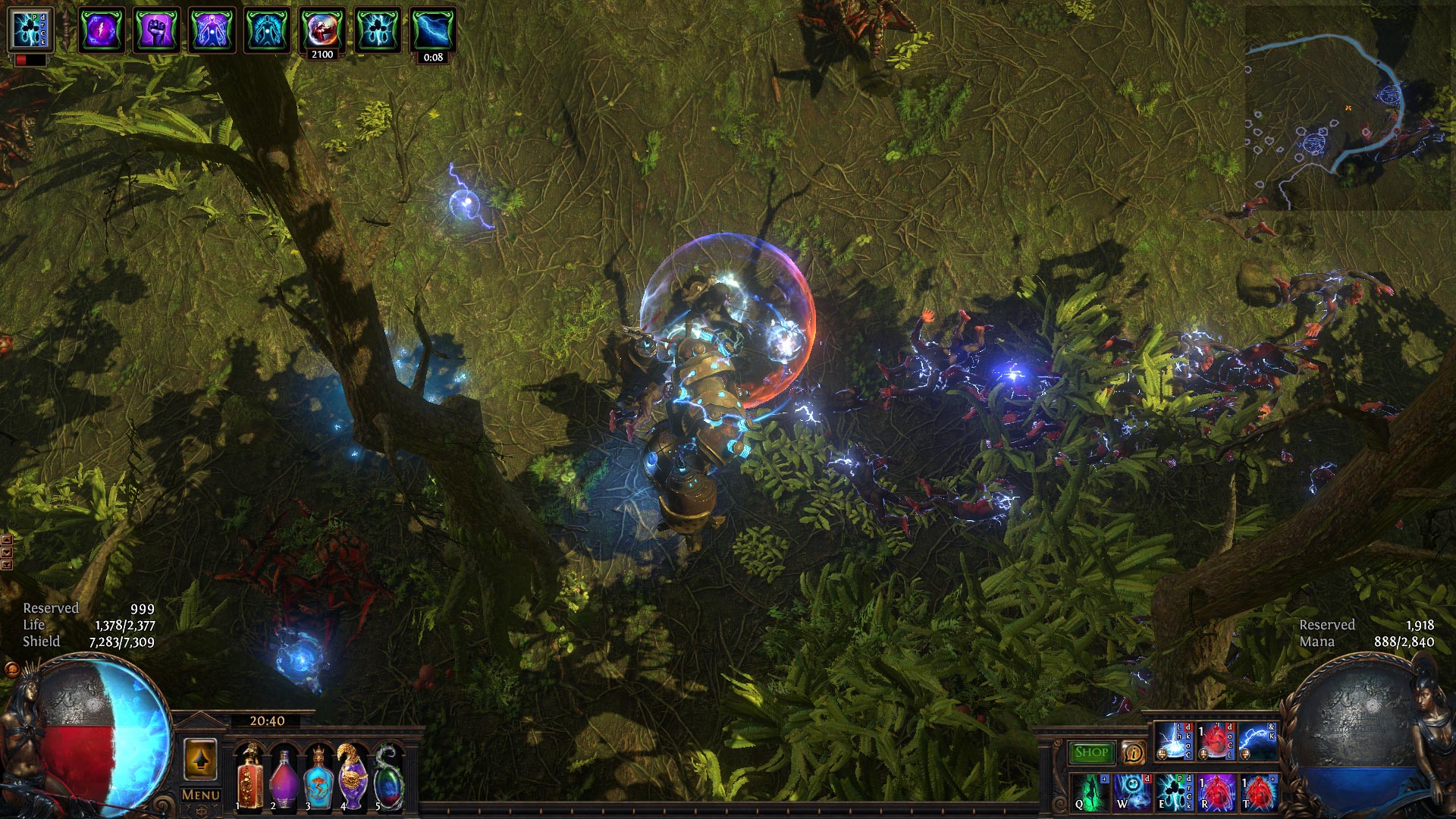Click the orange info speech-bubble icon
This screenshot has width=1456, height=819.
(1133, 753)
